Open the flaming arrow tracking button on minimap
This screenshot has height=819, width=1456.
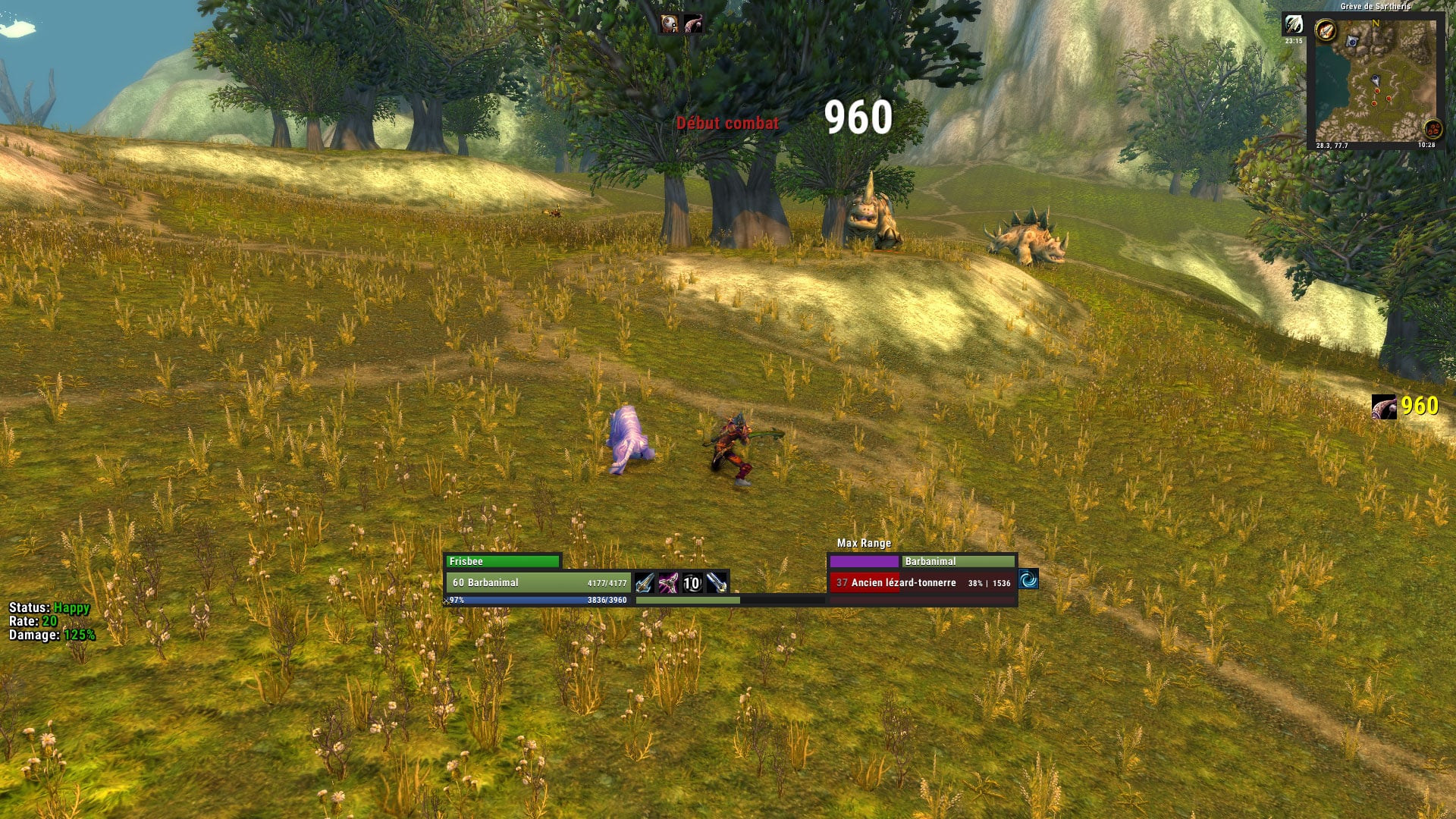click(x=1326, y=31)
